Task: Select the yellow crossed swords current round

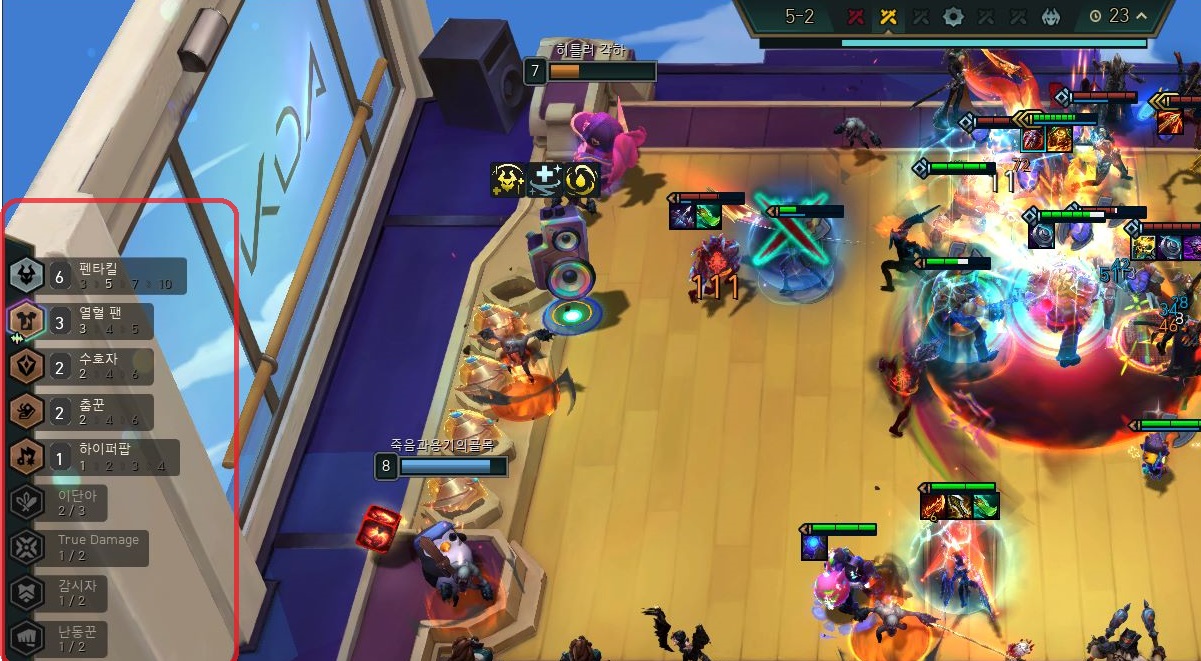Action: point(887,16)
